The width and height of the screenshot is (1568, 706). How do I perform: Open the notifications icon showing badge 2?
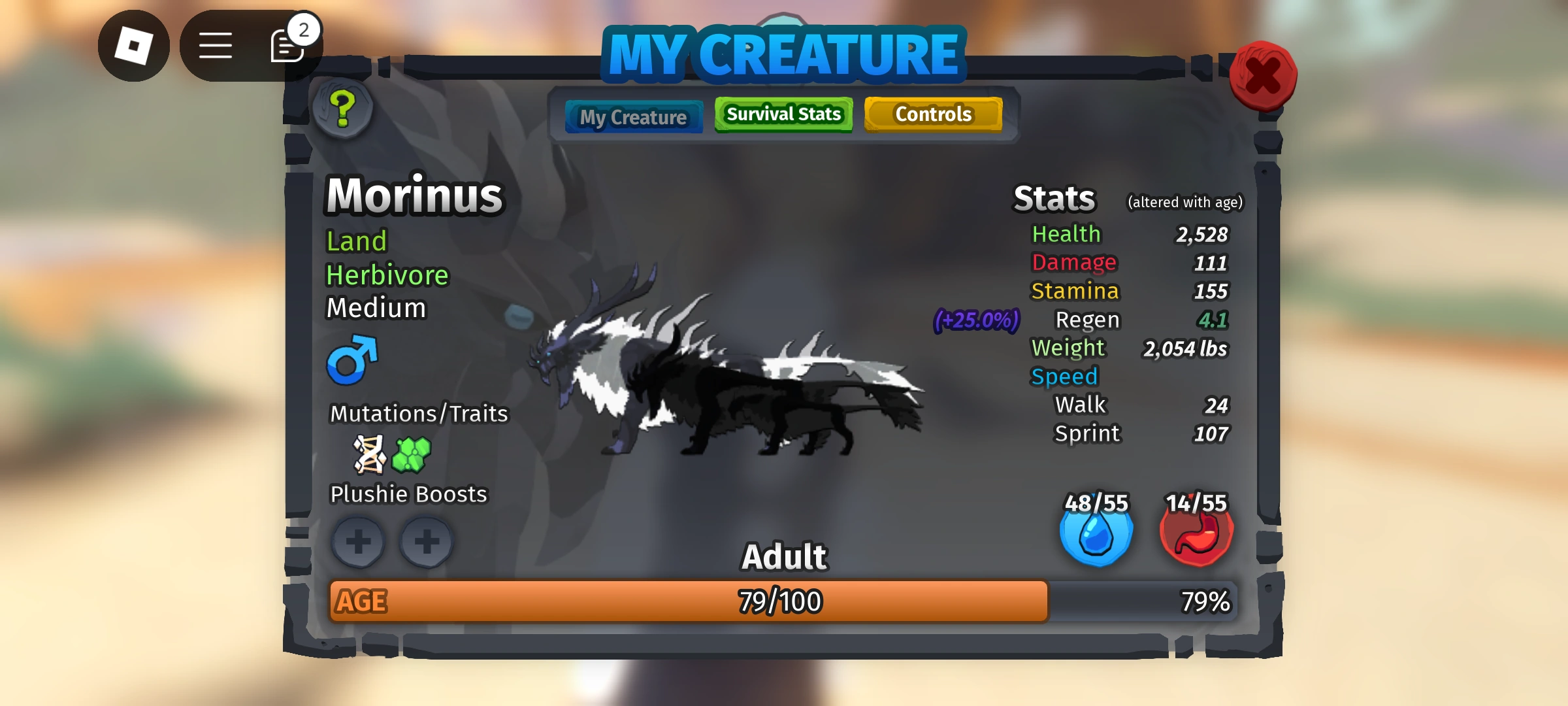[x=286, y=46]
